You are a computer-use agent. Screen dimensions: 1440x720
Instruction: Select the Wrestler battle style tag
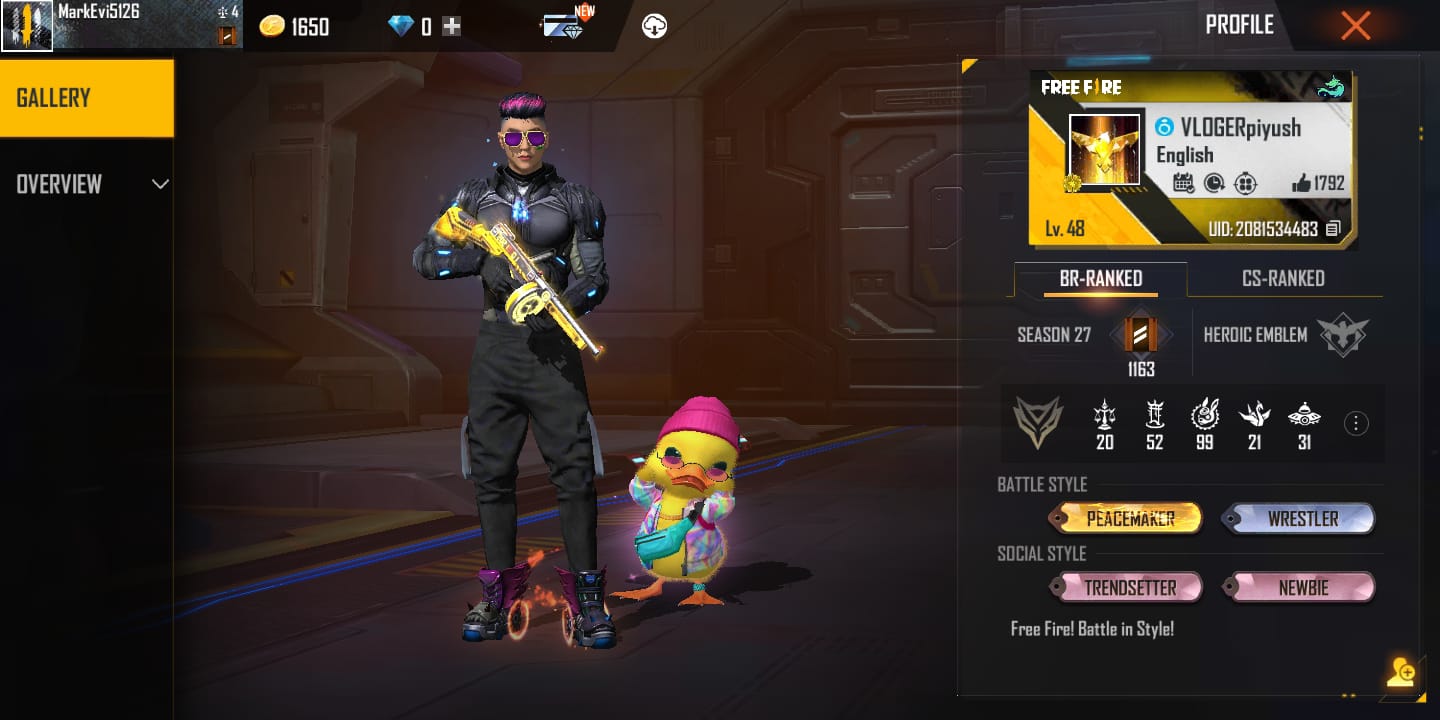[x=1299, y=518]
